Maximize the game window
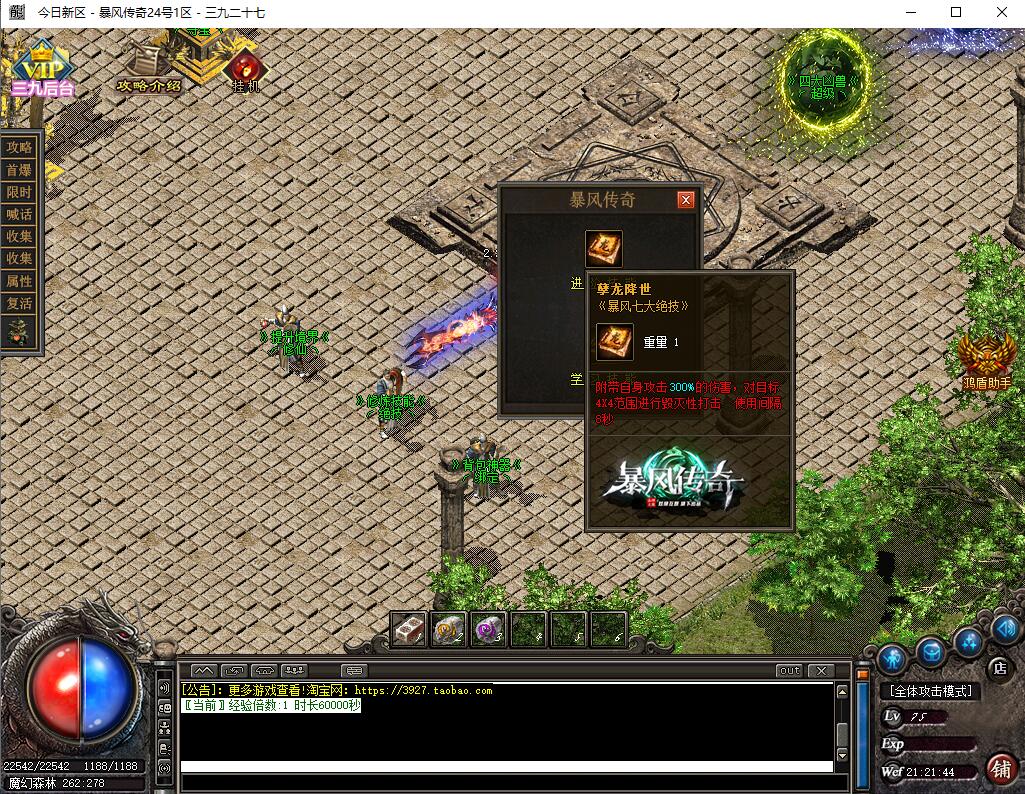Viewport: 1025px width, 794px height. pyautogui.click(x=956, y=12)
